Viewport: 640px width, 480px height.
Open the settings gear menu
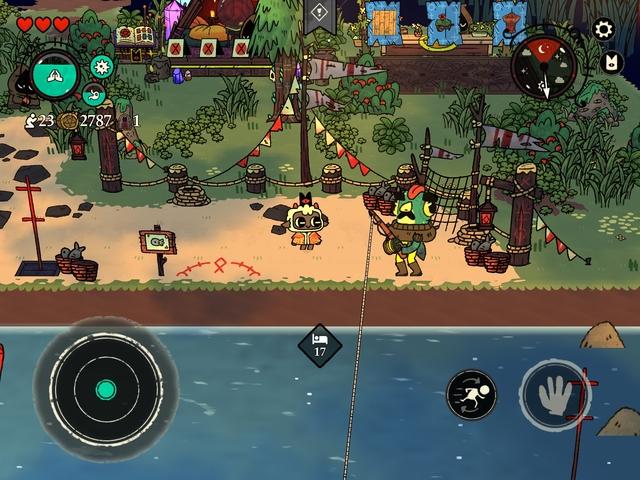pos(603,28)
